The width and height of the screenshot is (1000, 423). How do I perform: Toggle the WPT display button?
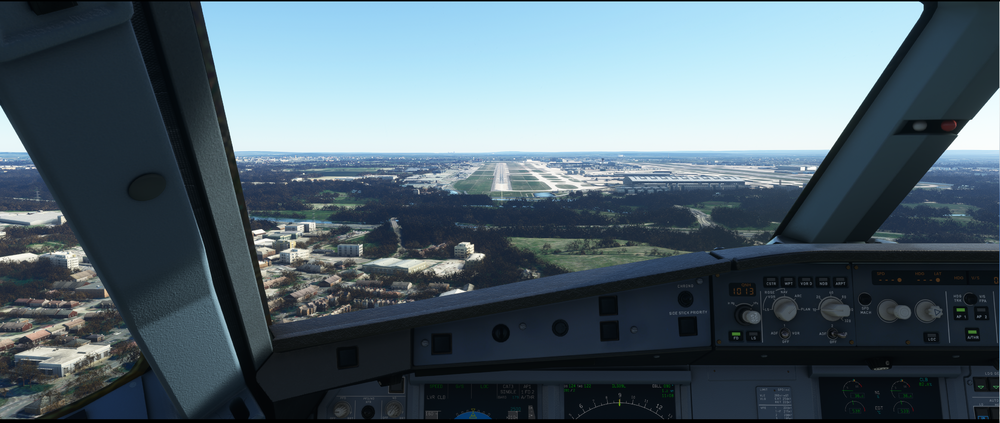pos(788,282)
